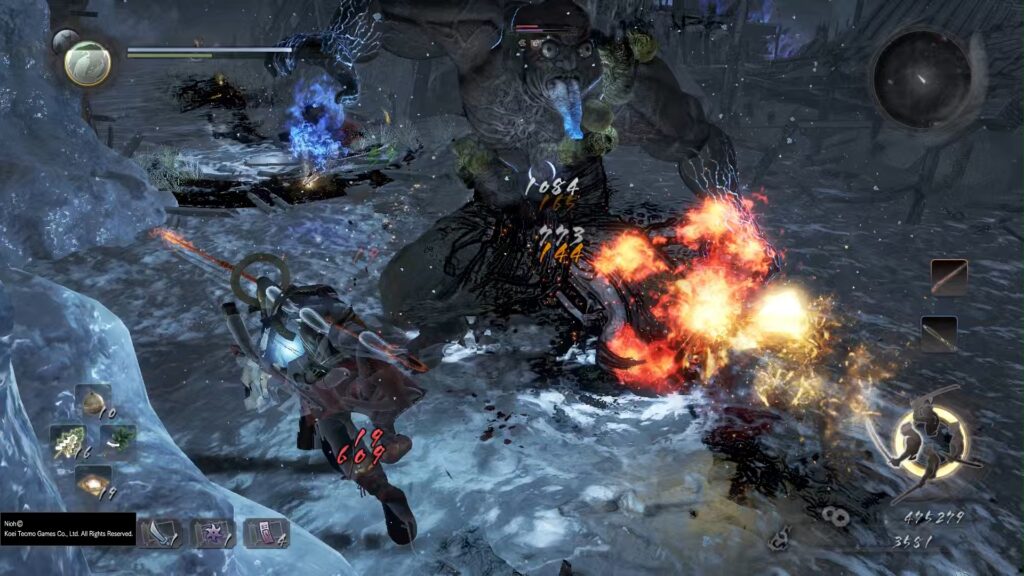Select the round golden gourd item slot
This screenshot has height=576, width=1024.
[94, 402]
